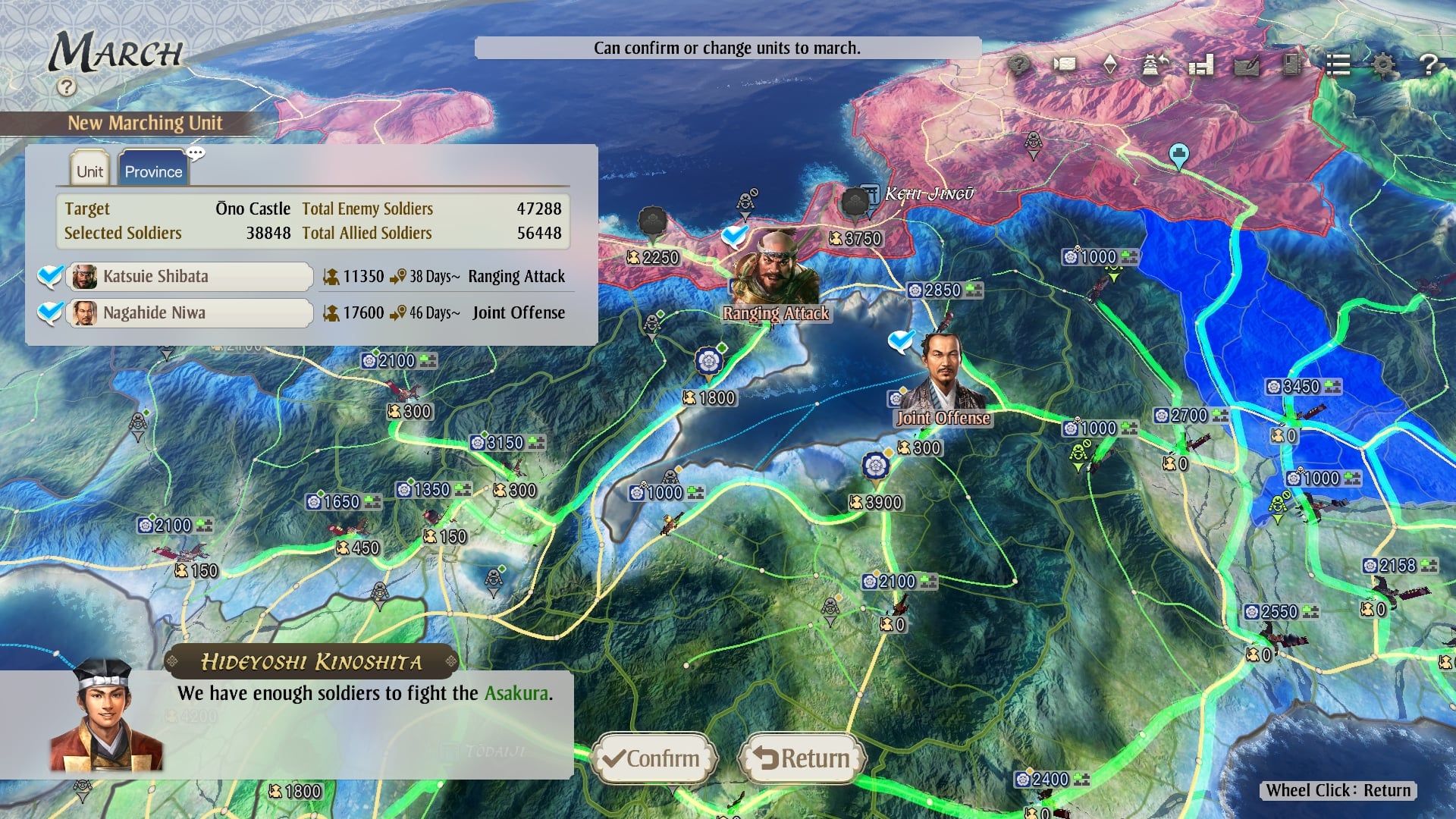The image size is (1456, 819).
Task: Toggle Nagahide Niwa's marching checkbox
Action: [x=50, y=312]
